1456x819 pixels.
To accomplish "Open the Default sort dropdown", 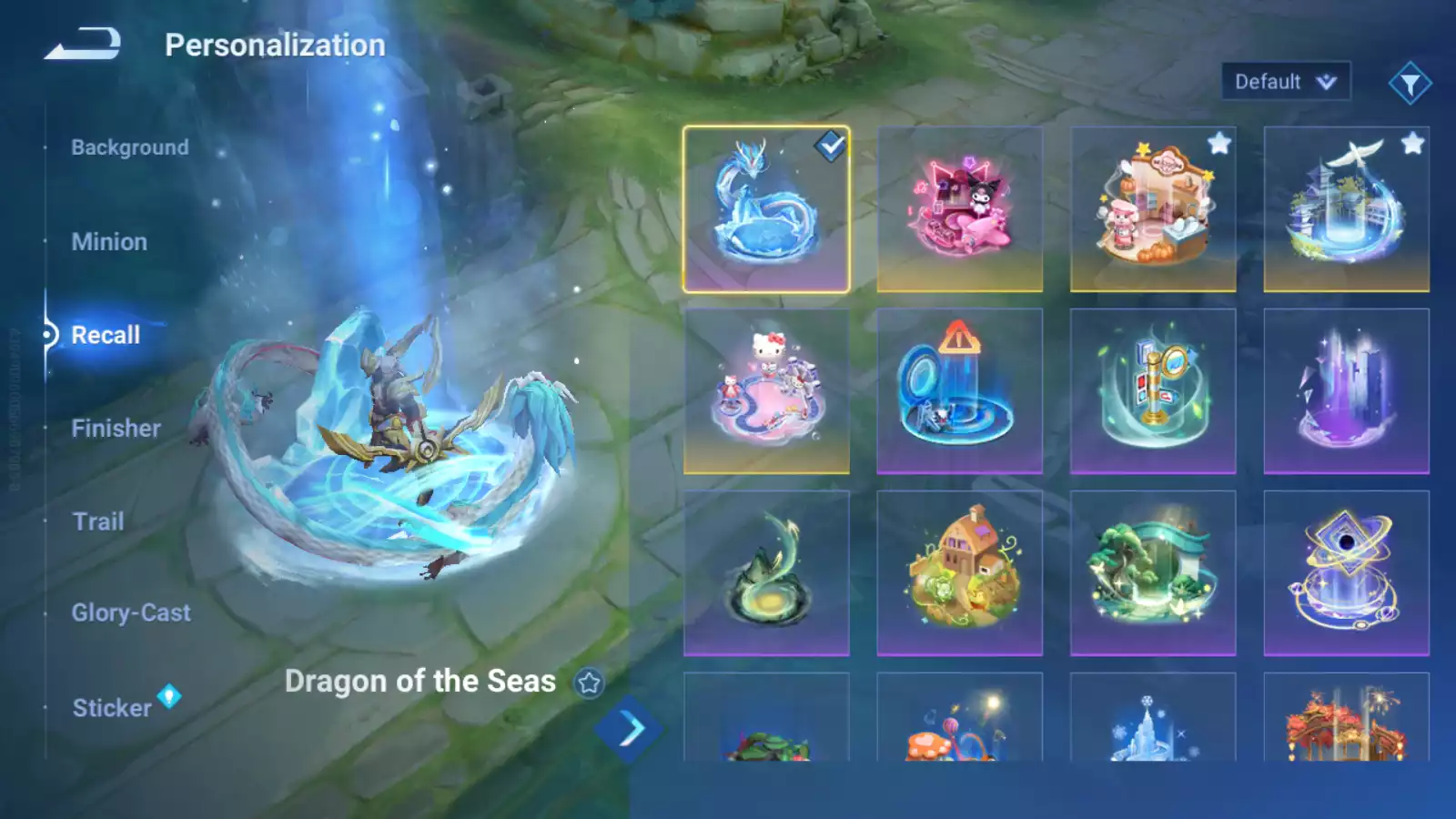I will [1285, 82].
